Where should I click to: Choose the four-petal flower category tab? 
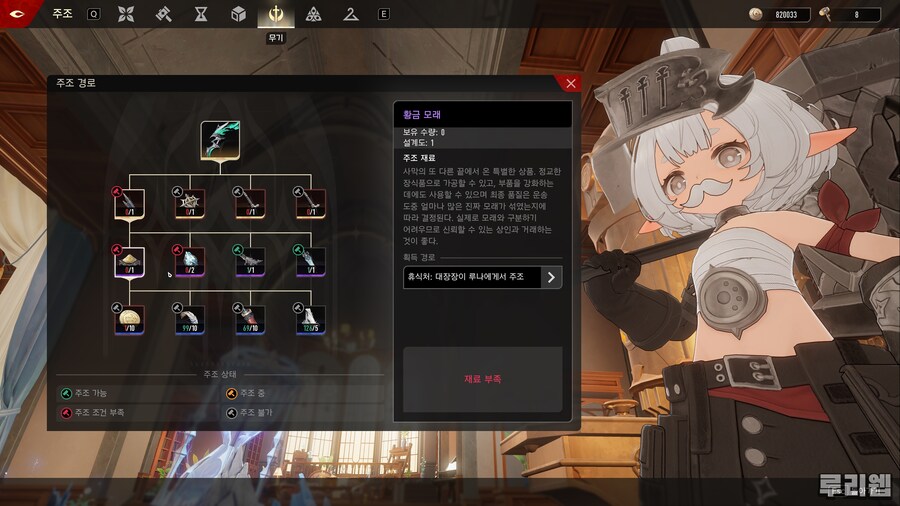pyautogui.click(x=126, y=14)
